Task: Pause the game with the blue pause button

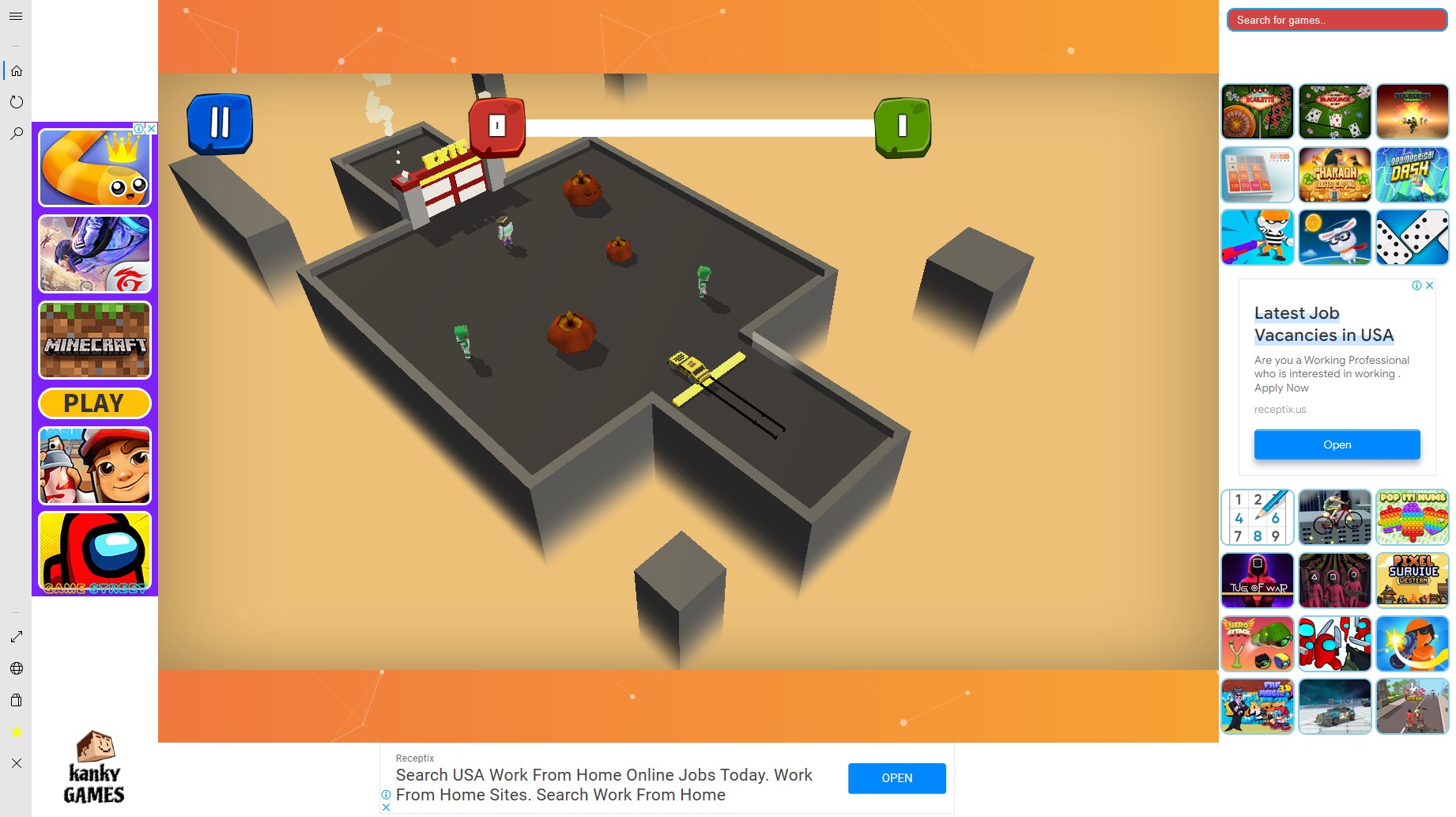Action: click(220, 123)
